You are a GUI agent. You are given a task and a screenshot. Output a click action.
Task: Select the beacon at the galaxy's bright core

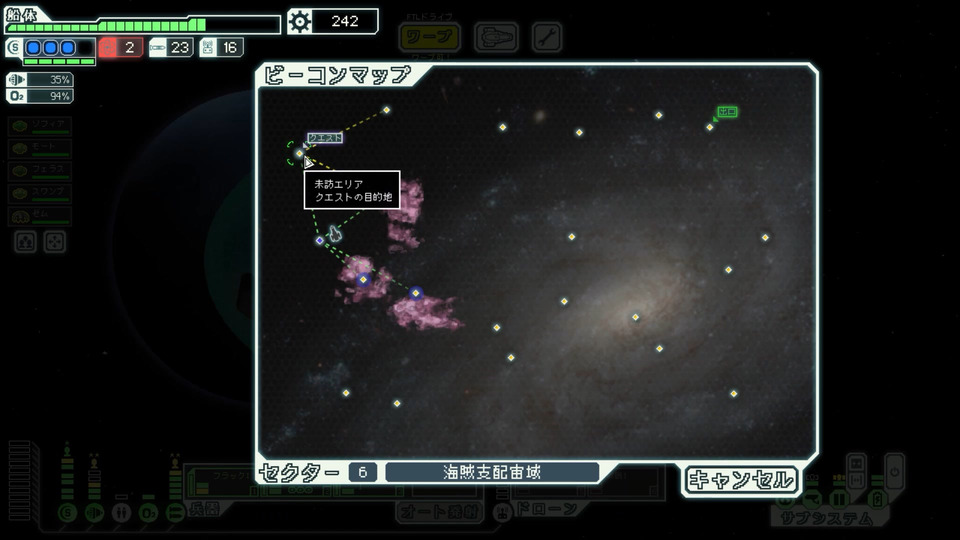point(635,317)
